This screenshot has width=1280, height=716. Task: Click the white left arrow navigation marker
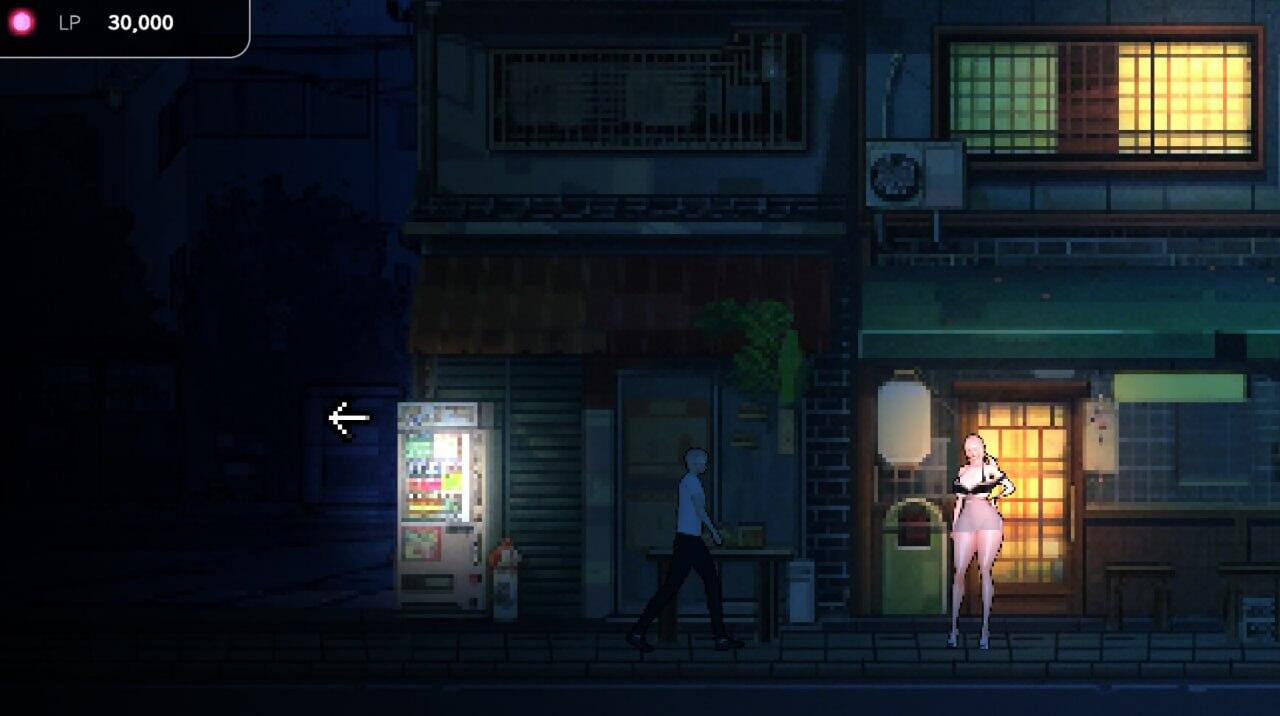tap(348, 418)
